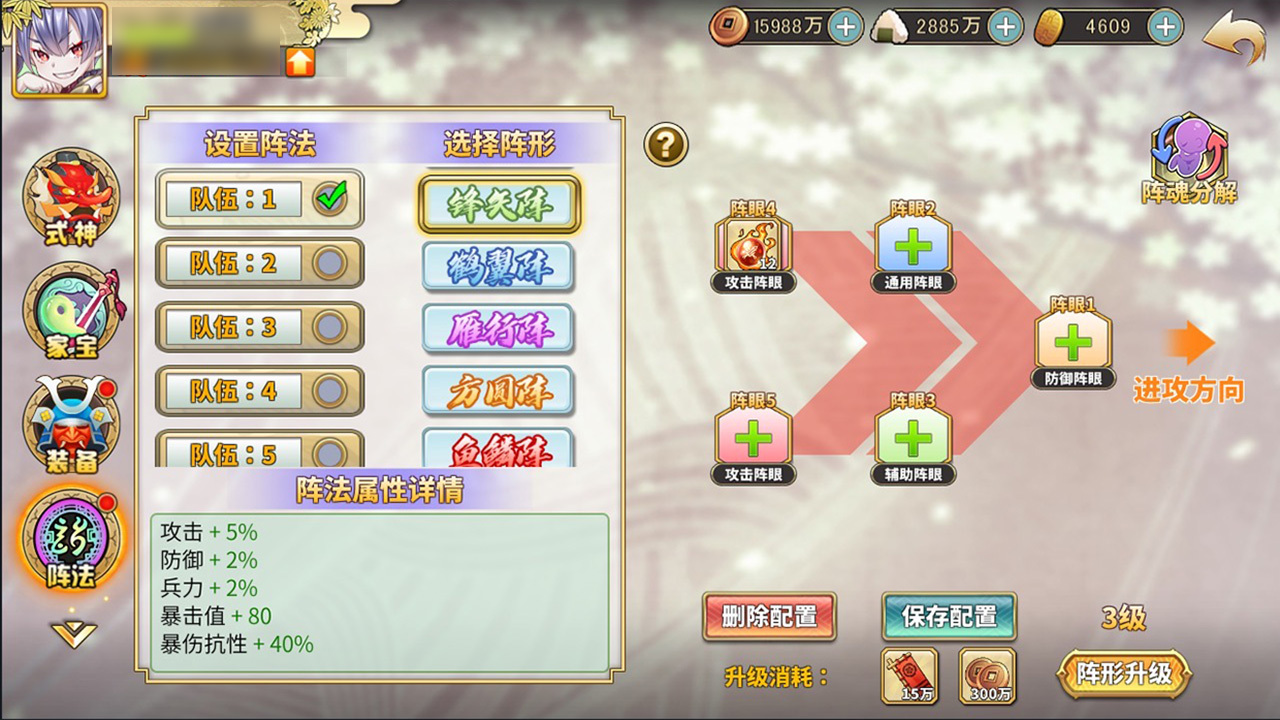Add a defensive spirit to 阵眼1 with plus
1280x720 pixels.
tap(1071, 345)
